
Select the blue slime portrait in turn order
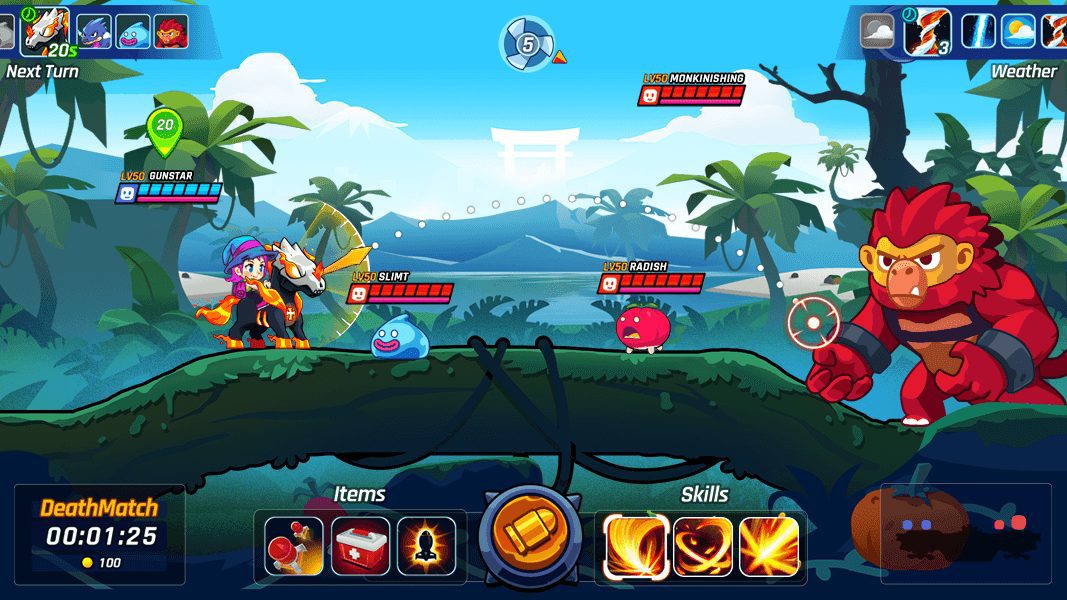click(133, 32)
